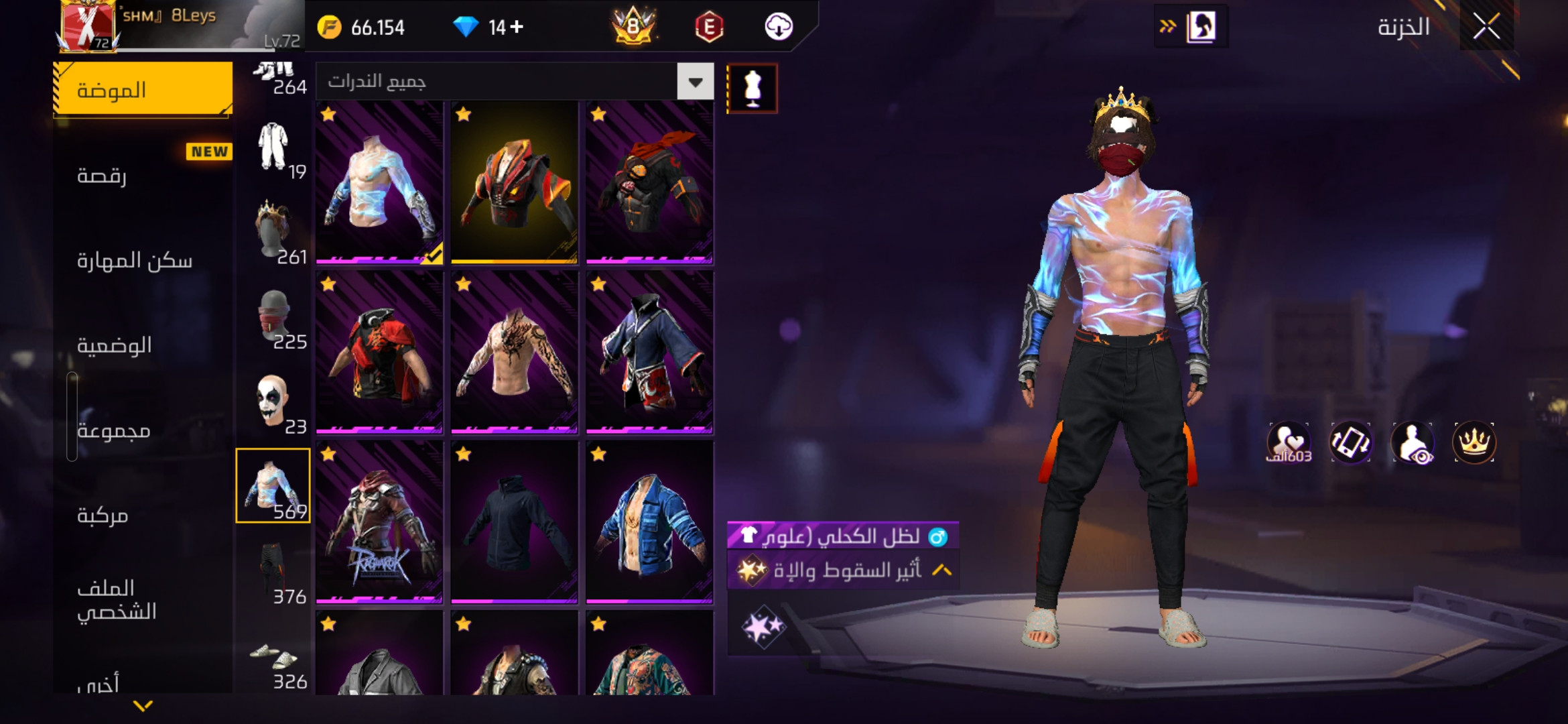Click the golden crown icon button
1568x724 pixels.
(1474, 442)
